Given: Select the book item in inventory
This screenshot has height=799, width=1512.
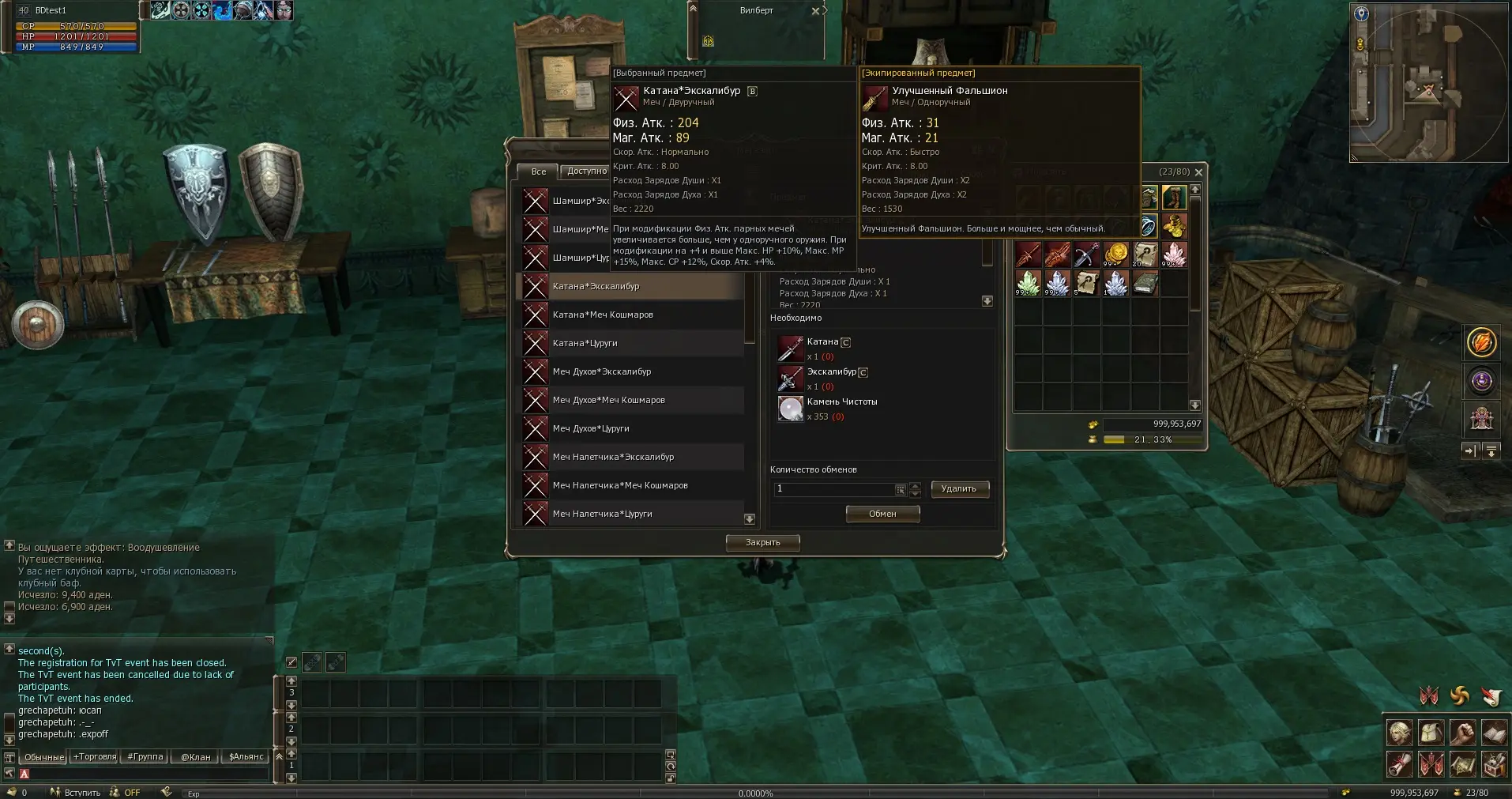Looking at the screenshot, I should pyautogui.click(x=1145, y=283).
